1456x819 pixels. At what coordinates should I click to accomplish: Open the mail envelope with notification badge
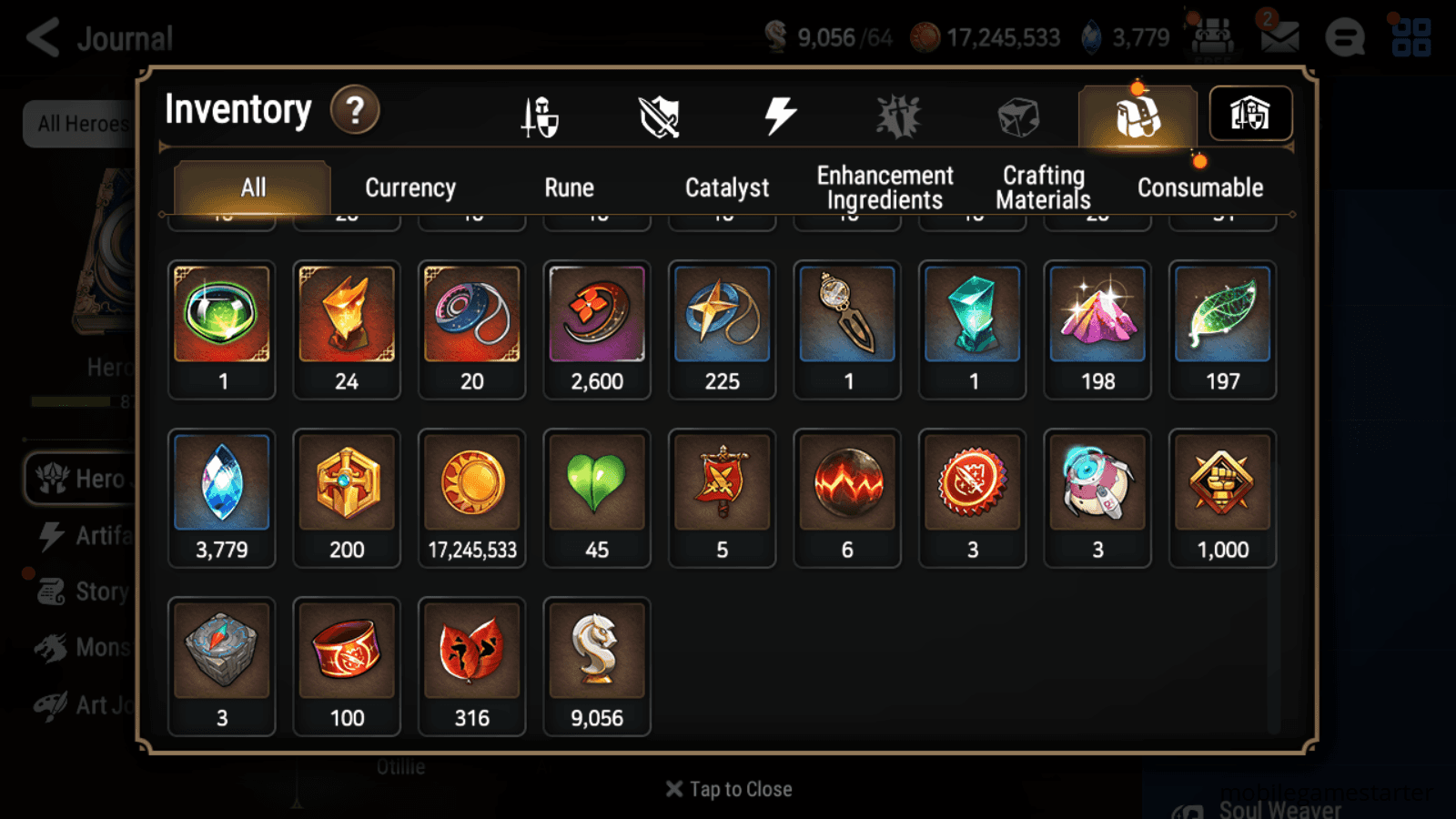[x=1279, y=38]
